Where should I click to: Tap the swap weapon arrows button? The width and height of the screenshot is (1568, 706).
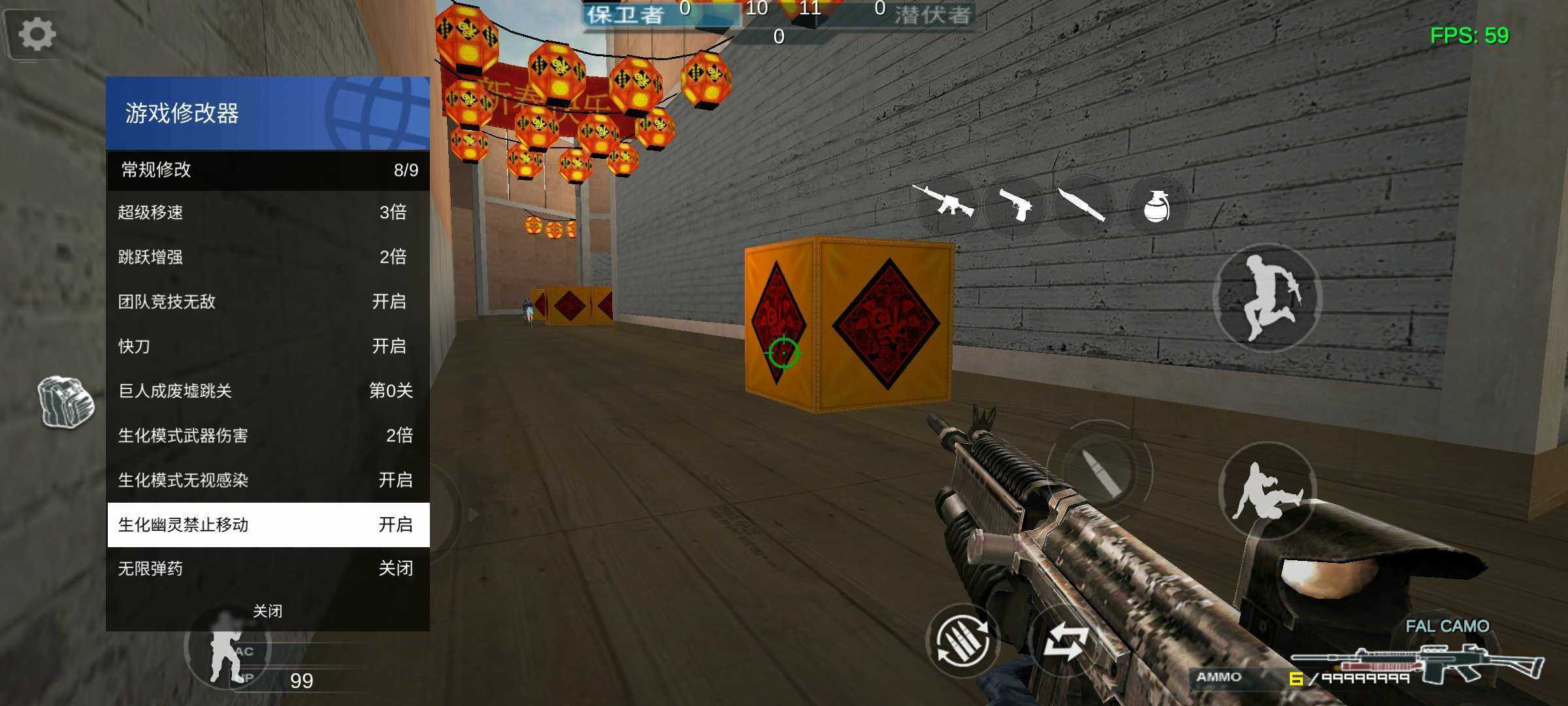[1065, 642]
